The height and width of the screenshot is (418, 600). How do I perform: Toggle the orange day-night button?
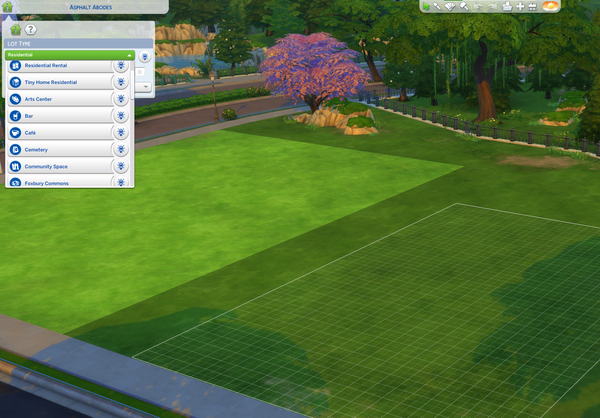pos(549,6)
